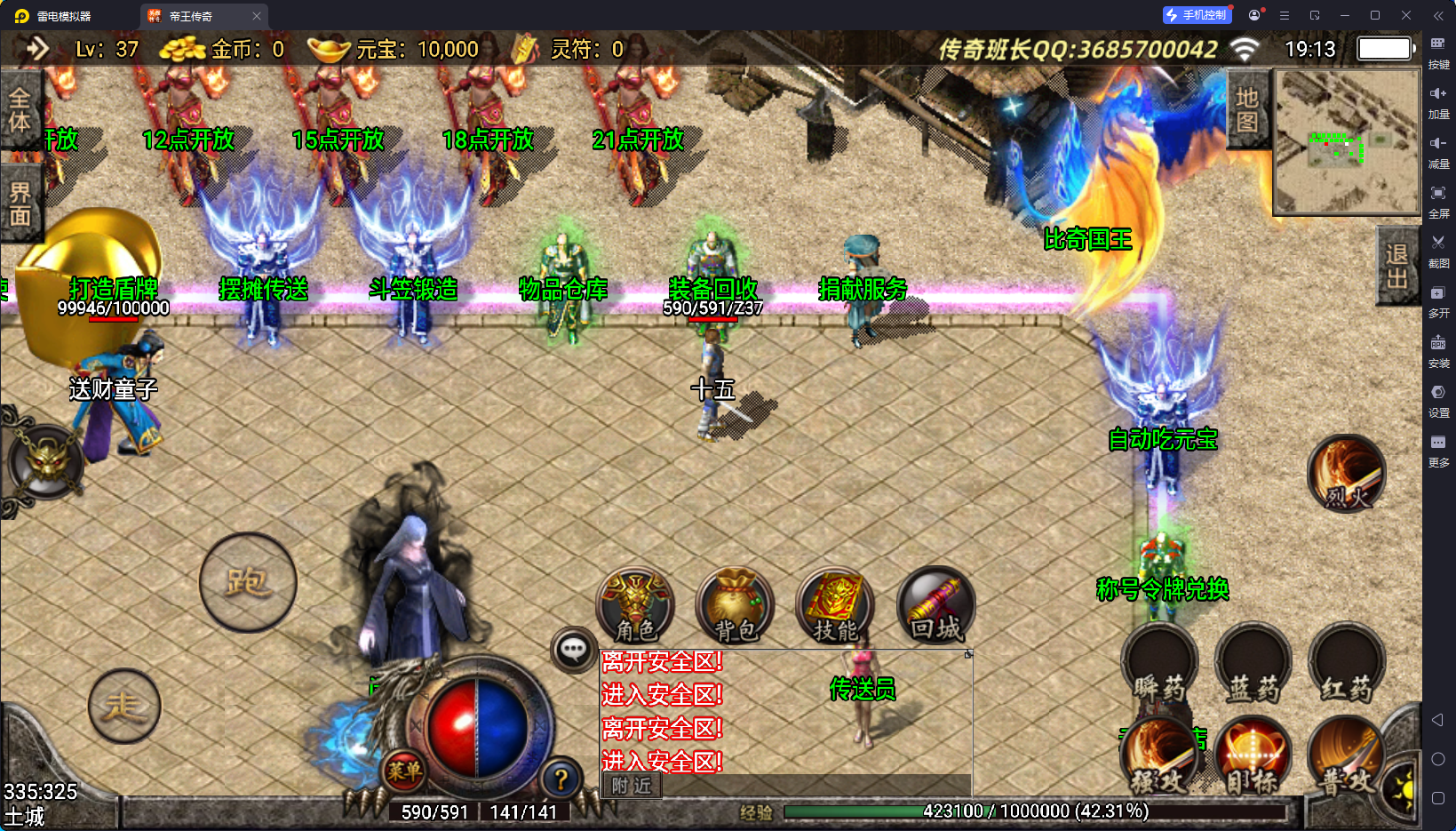
Task: Open the 技能 skills menu
Action: (x=835, y=604)
